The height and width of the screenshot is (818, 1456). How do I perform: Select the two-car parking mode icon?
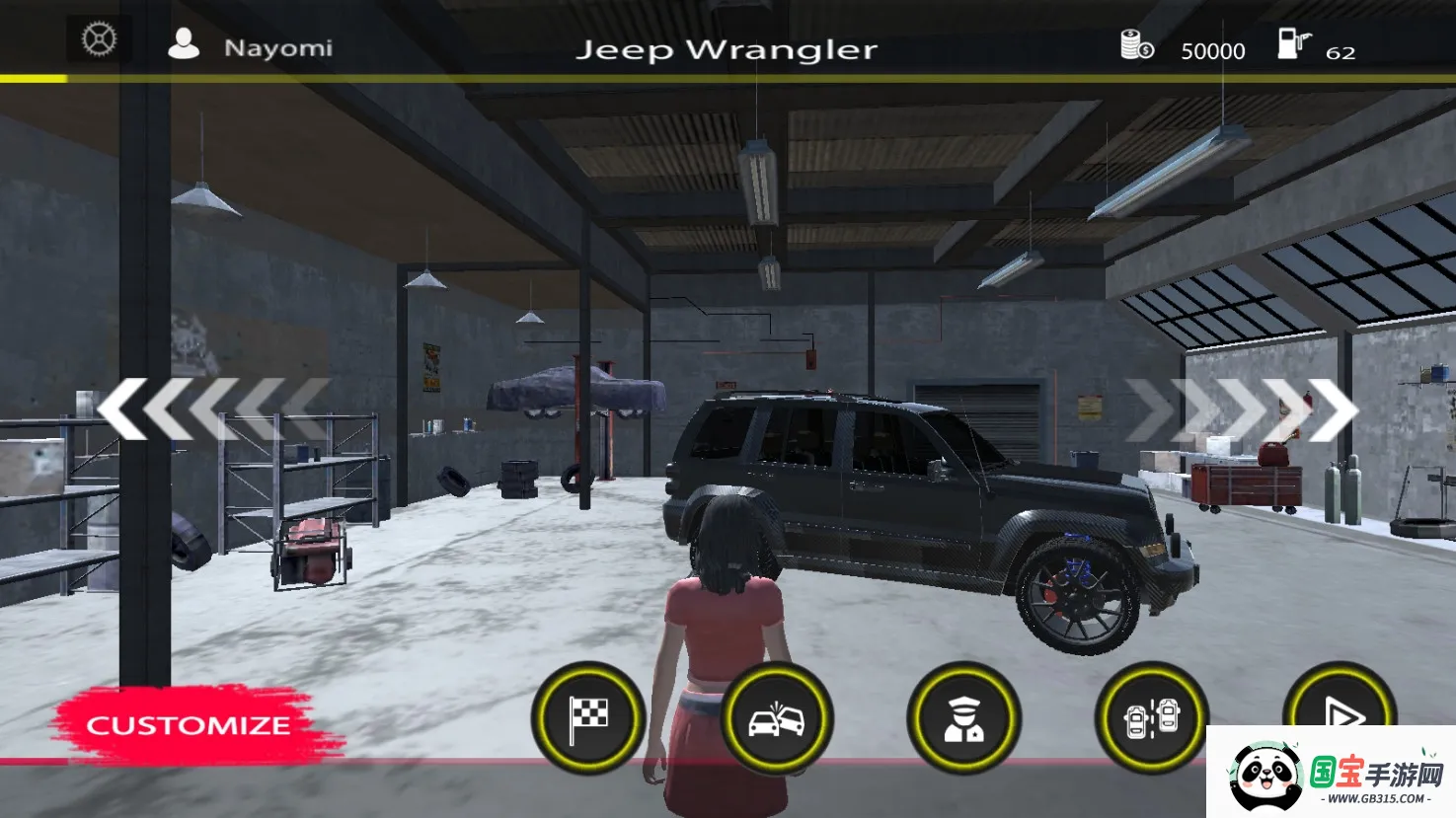[1150, 718]
